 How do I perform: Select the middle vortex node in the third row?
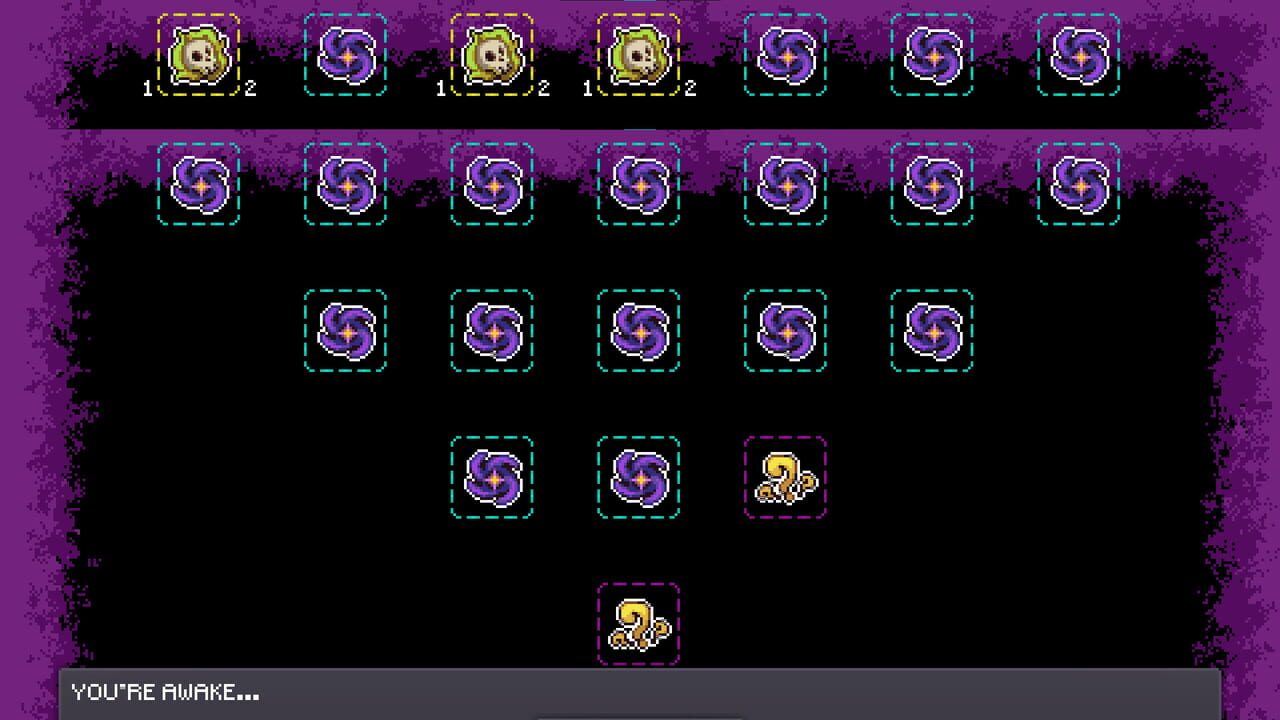[x=637, y=330]
